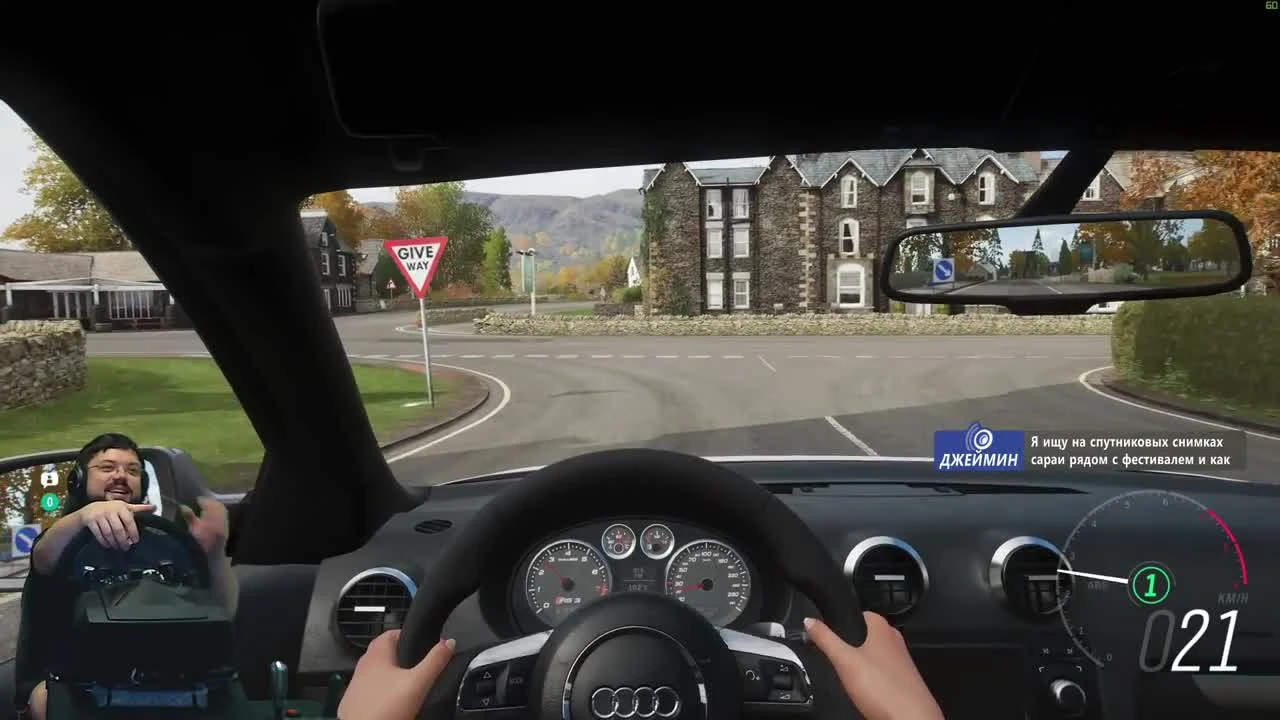
Task: Open the player message notification icon
Action: (49, 478)
